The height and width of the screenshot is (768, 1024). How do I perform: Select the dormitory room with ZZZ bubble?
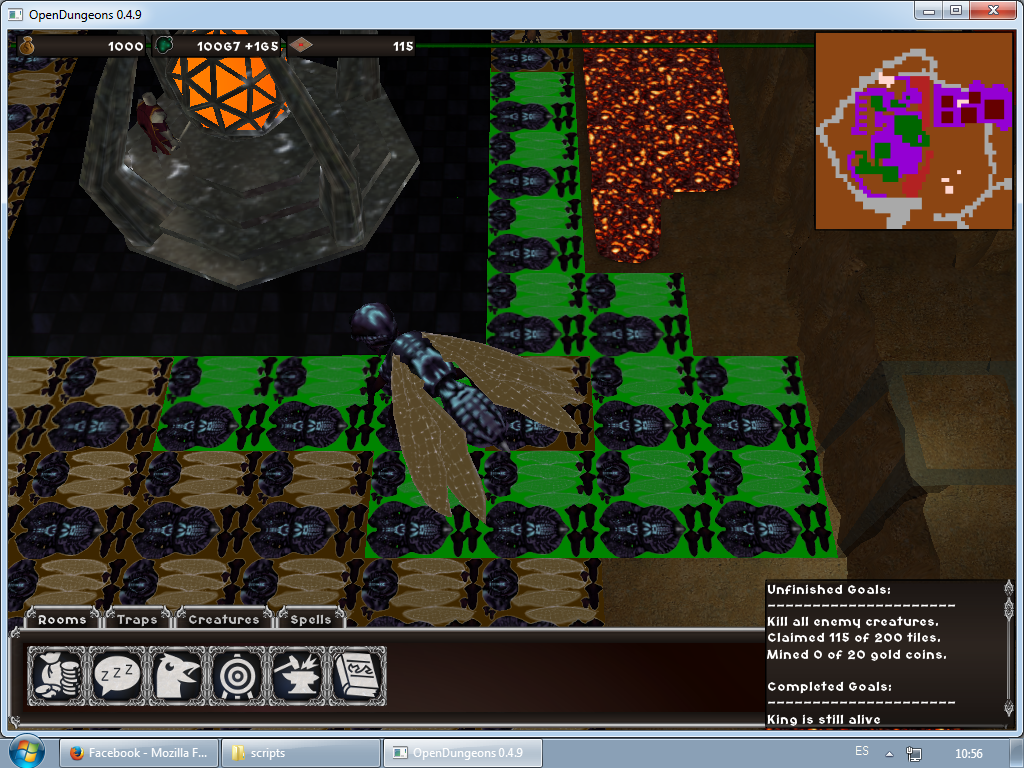pos(117,675)
